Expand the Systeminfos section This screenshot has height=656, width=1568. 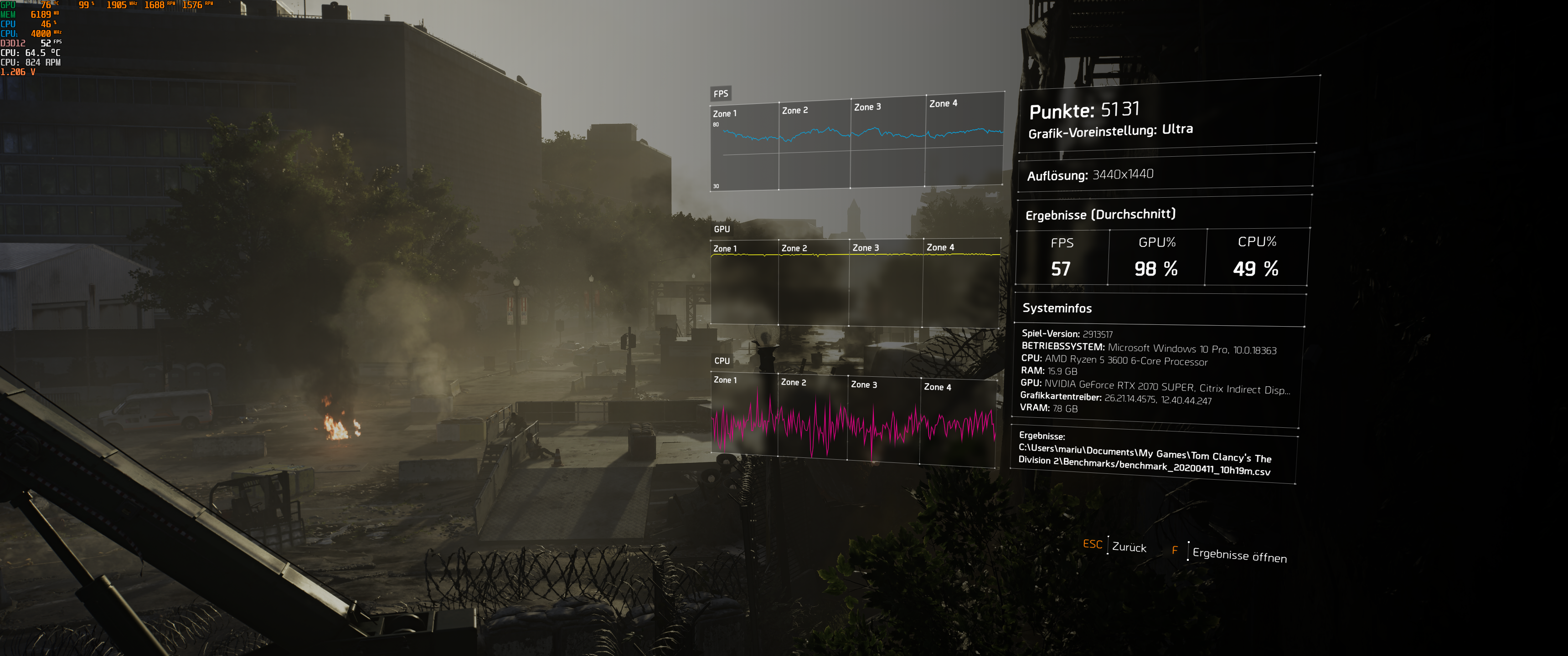[1057, 308]
